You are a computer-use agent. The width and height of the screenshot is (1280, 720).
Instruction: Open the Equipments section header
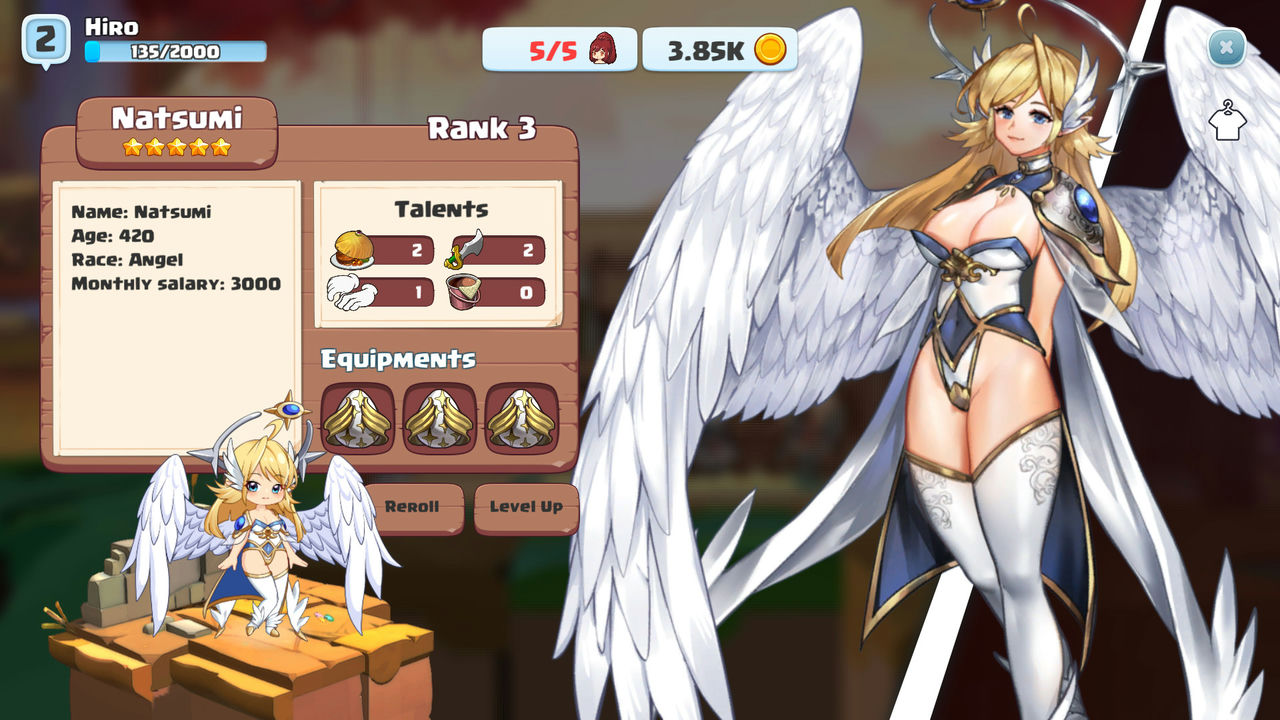pyautogui.click(x=399, y=359)
